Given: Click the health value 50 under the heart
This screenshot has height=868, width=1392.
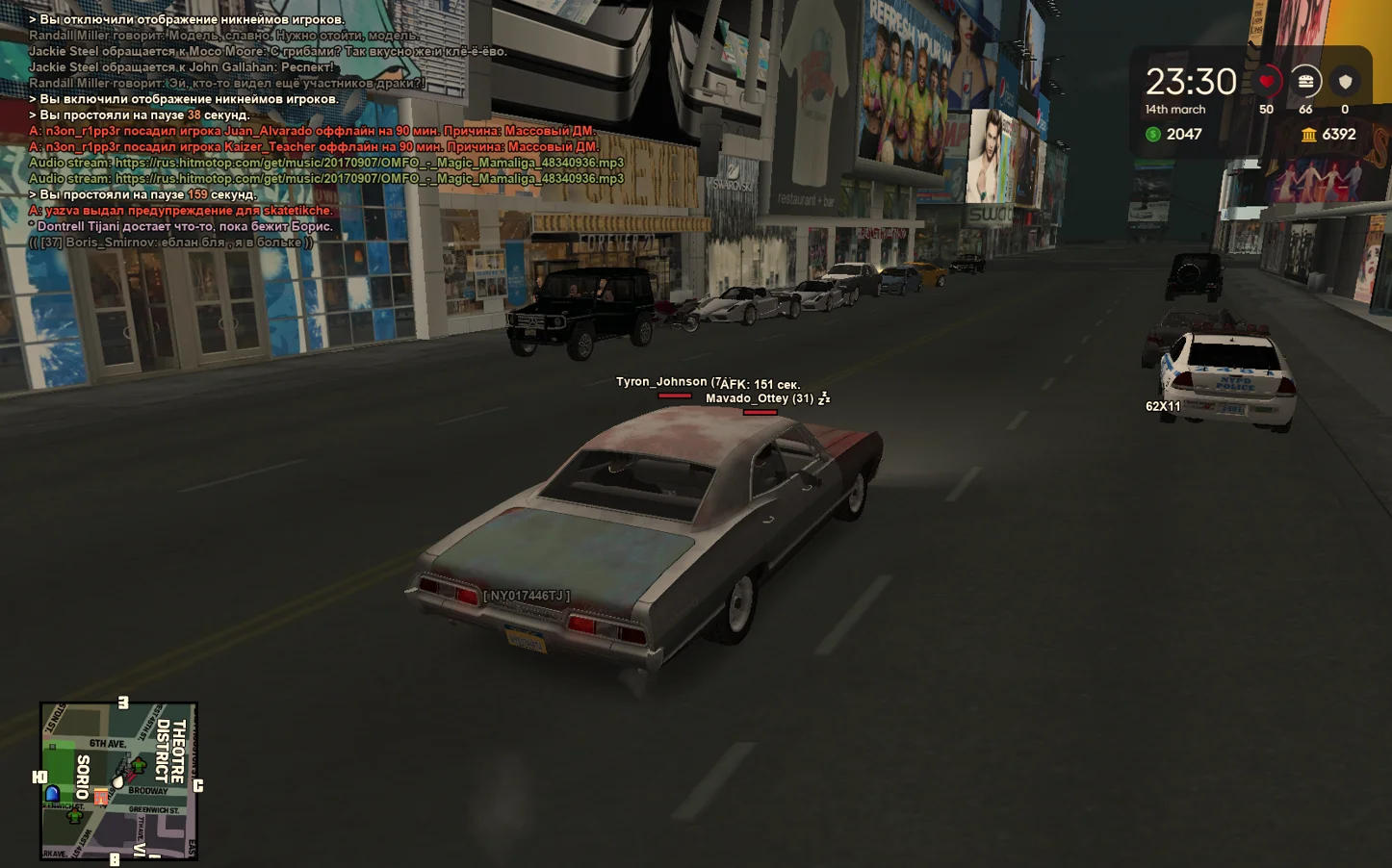Looking at the screenshot, I should [x=1268, y=110].
